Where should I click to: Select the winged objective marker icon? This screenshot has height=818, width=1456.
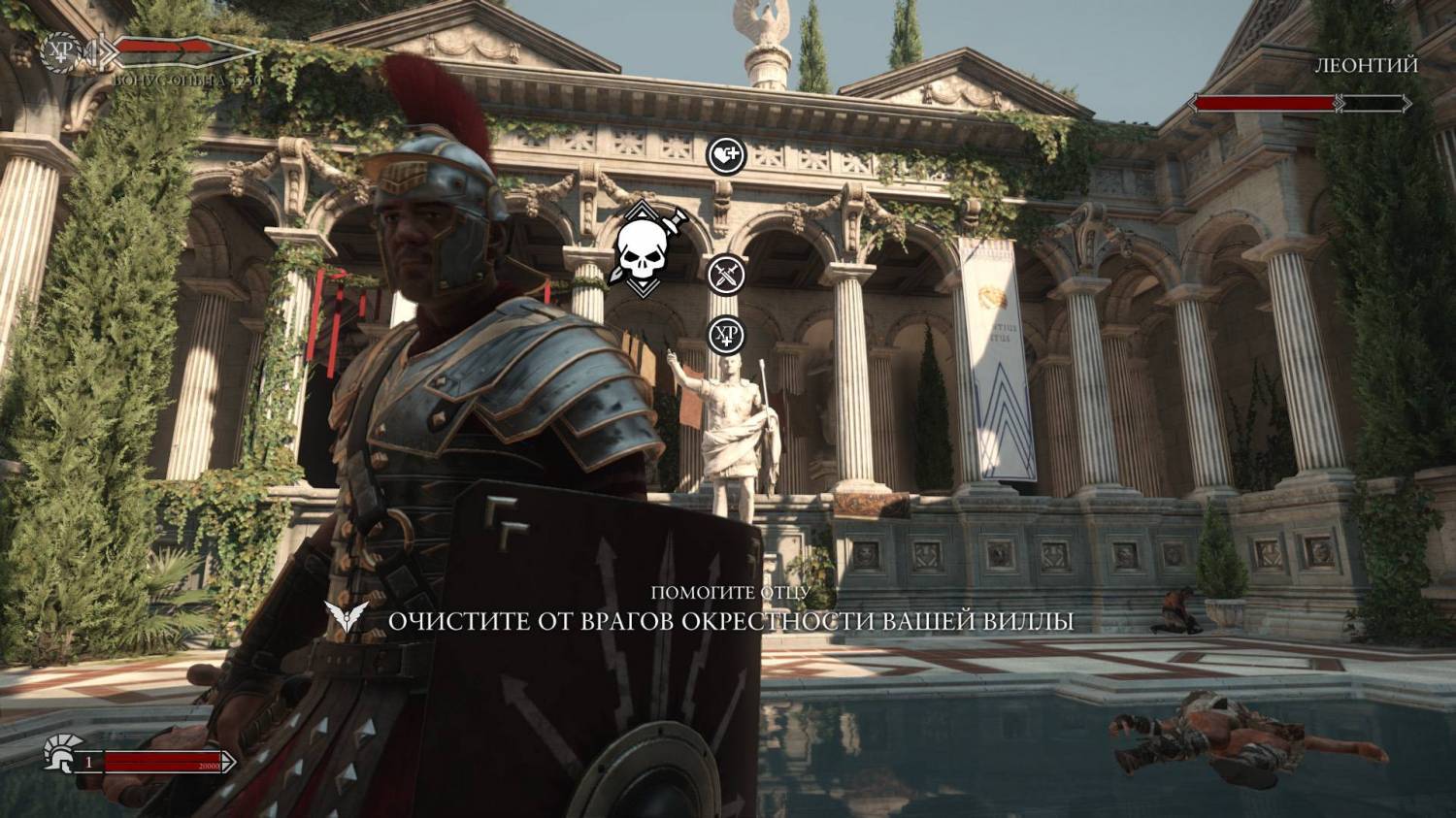[347, 618]
